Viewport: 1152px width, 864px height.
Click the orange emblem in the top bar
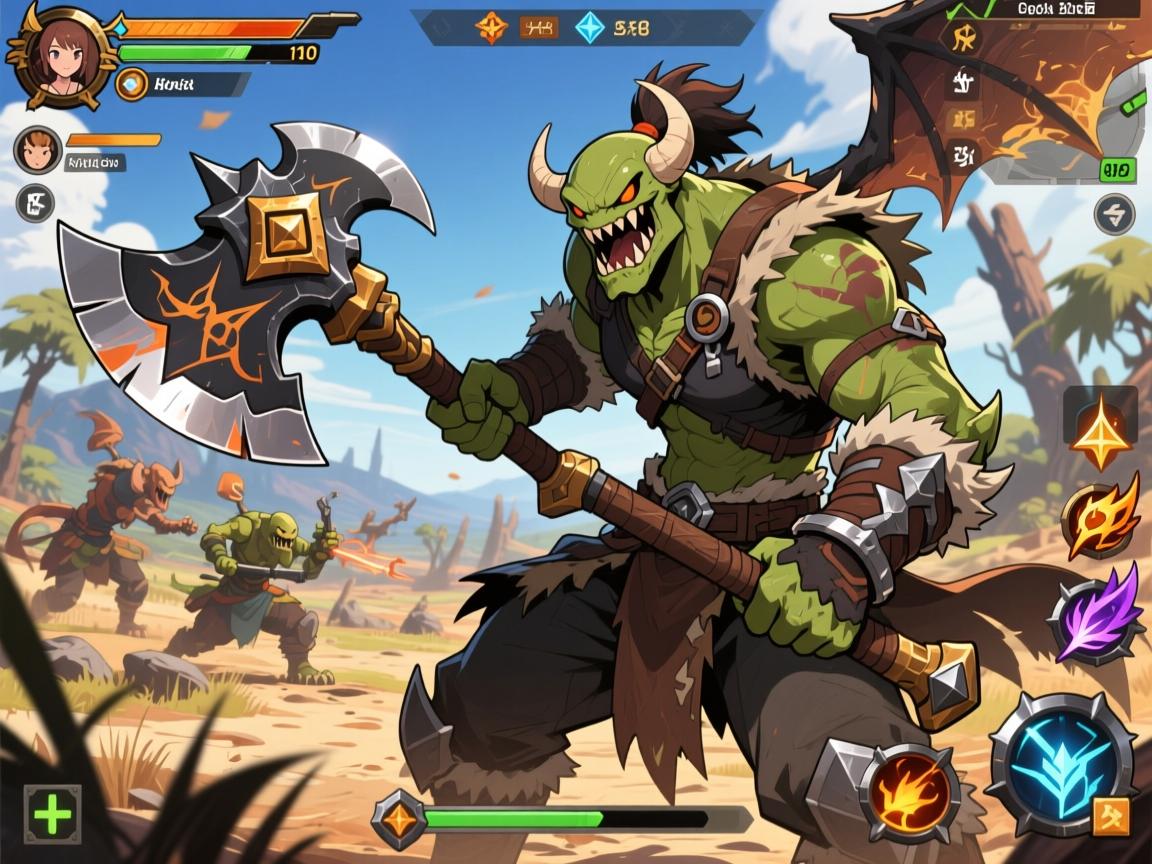(x=491, y=28)
